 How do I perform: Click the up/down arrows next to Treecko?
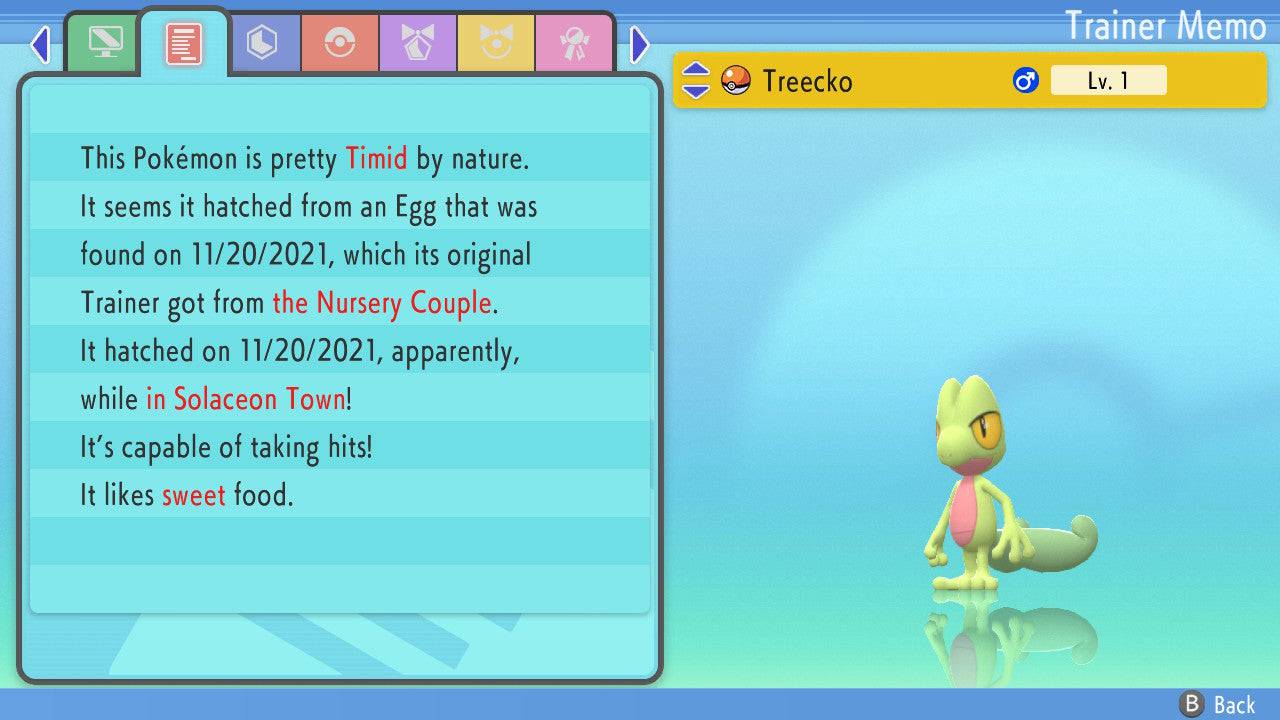696,80
